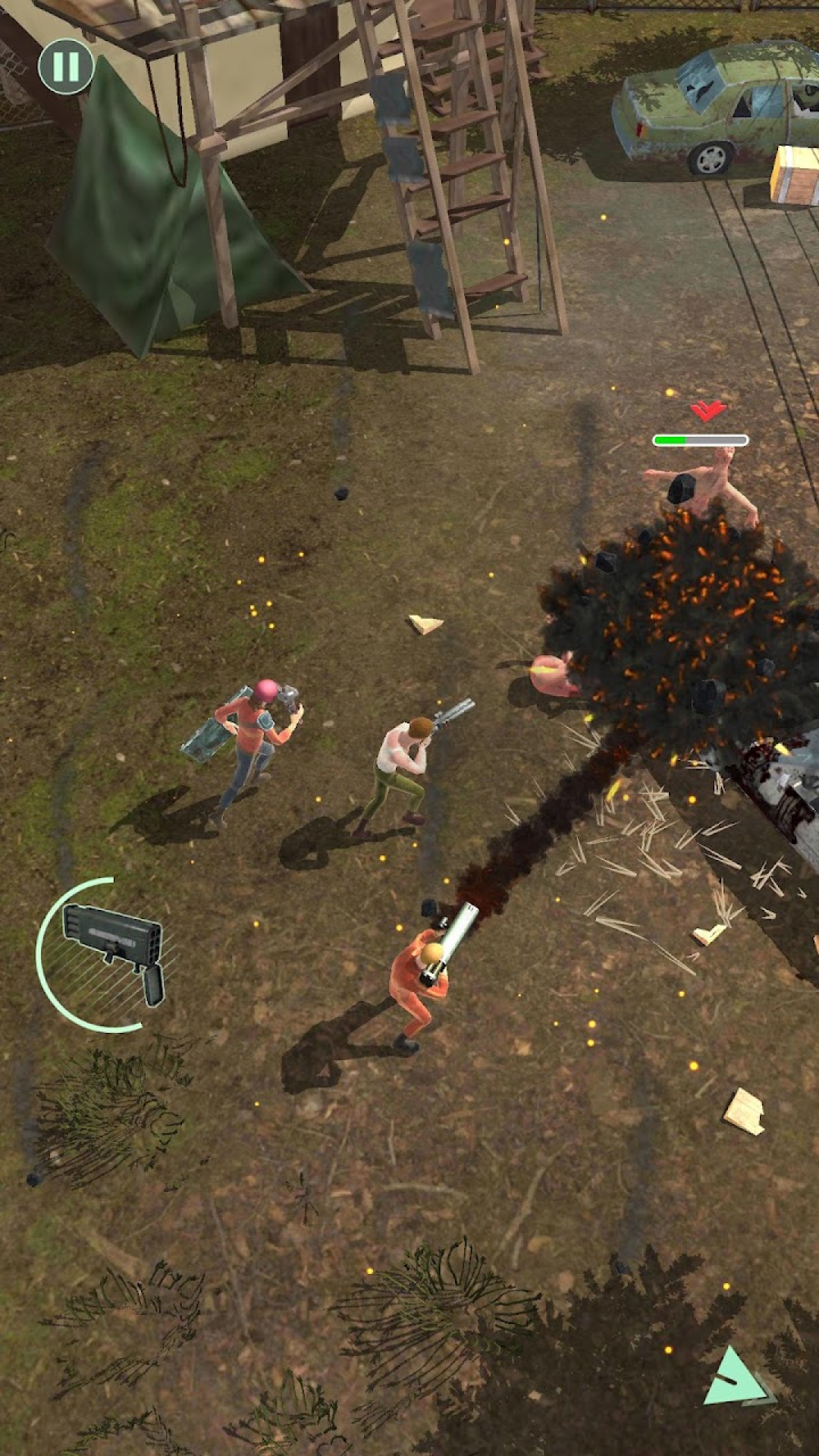Image resolution: width=819 pixels, height=1456 pixels.
Task: Activate the rocket launcher weapon ability
Action: click(x=111, y=953)
